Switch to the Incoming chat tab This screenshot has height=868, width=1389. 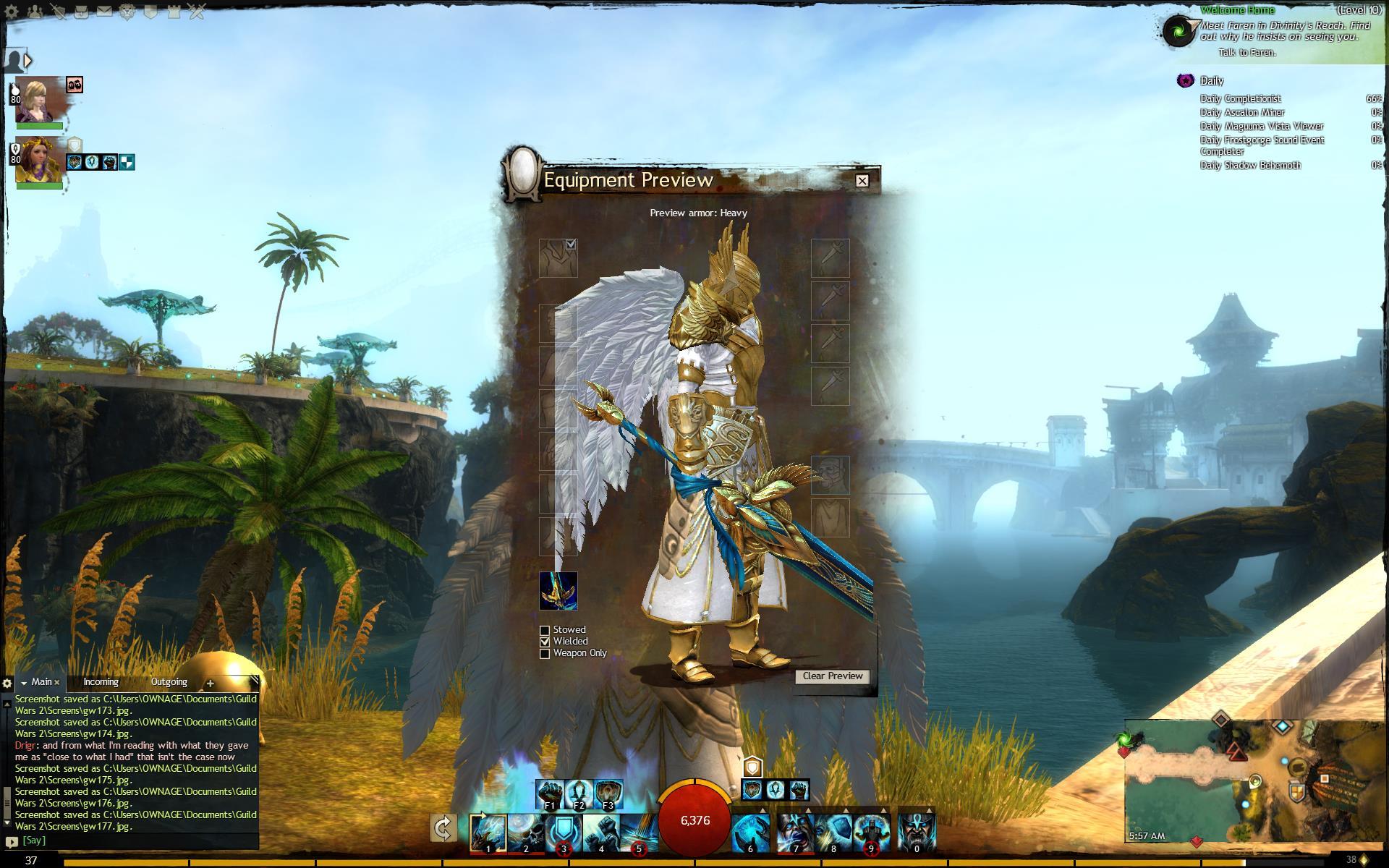click(x=101, y=682)
